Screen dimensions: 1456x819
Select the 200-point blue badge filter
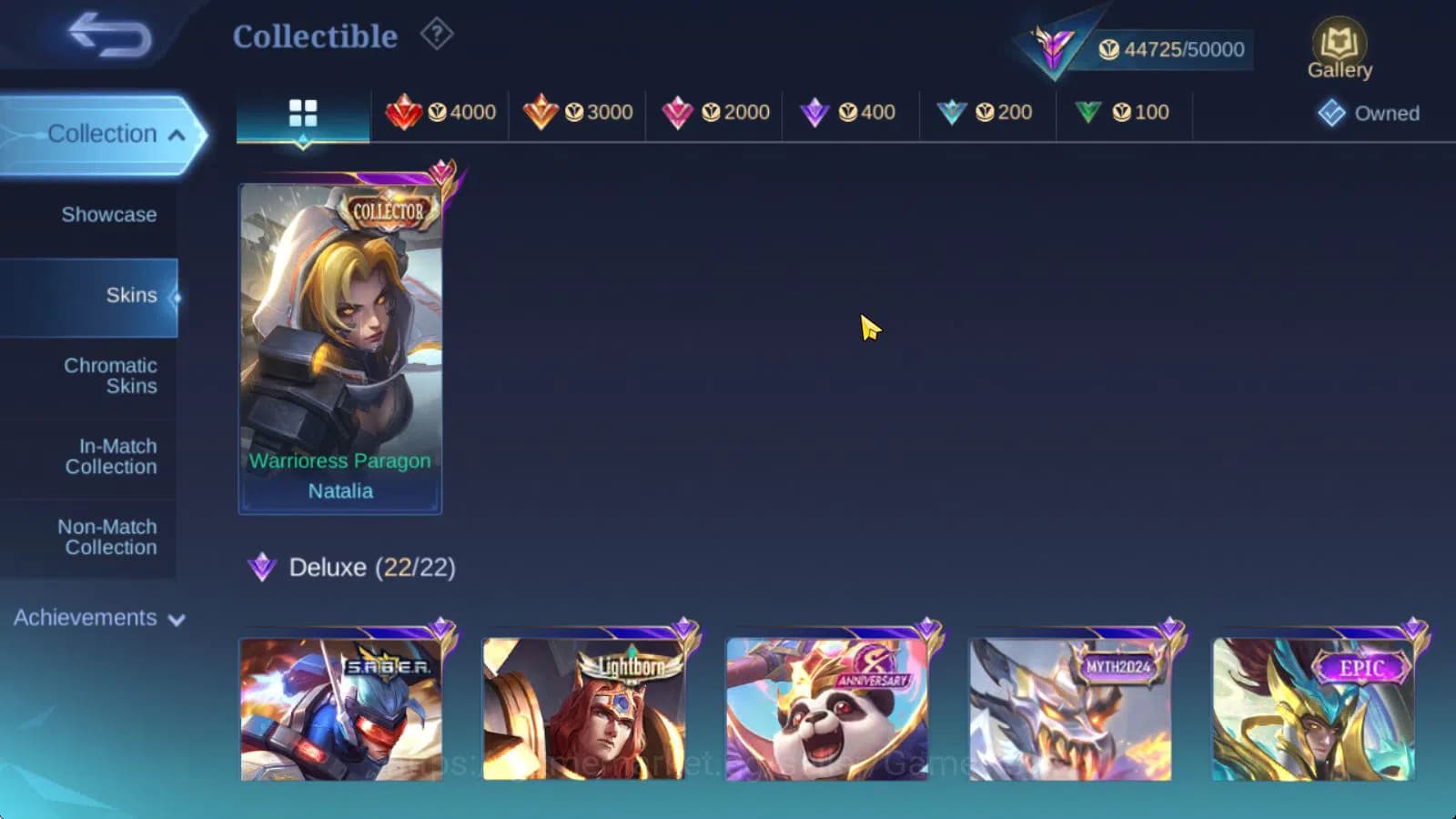(986, 112)
